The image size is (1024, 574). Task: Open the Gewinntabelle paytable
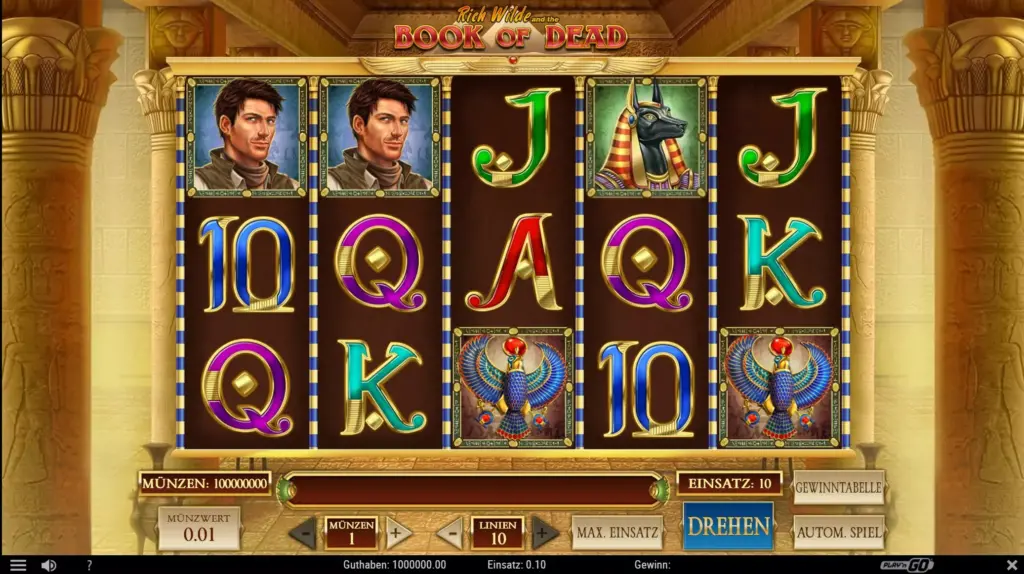pyautogui.click(x=838, y=488)
